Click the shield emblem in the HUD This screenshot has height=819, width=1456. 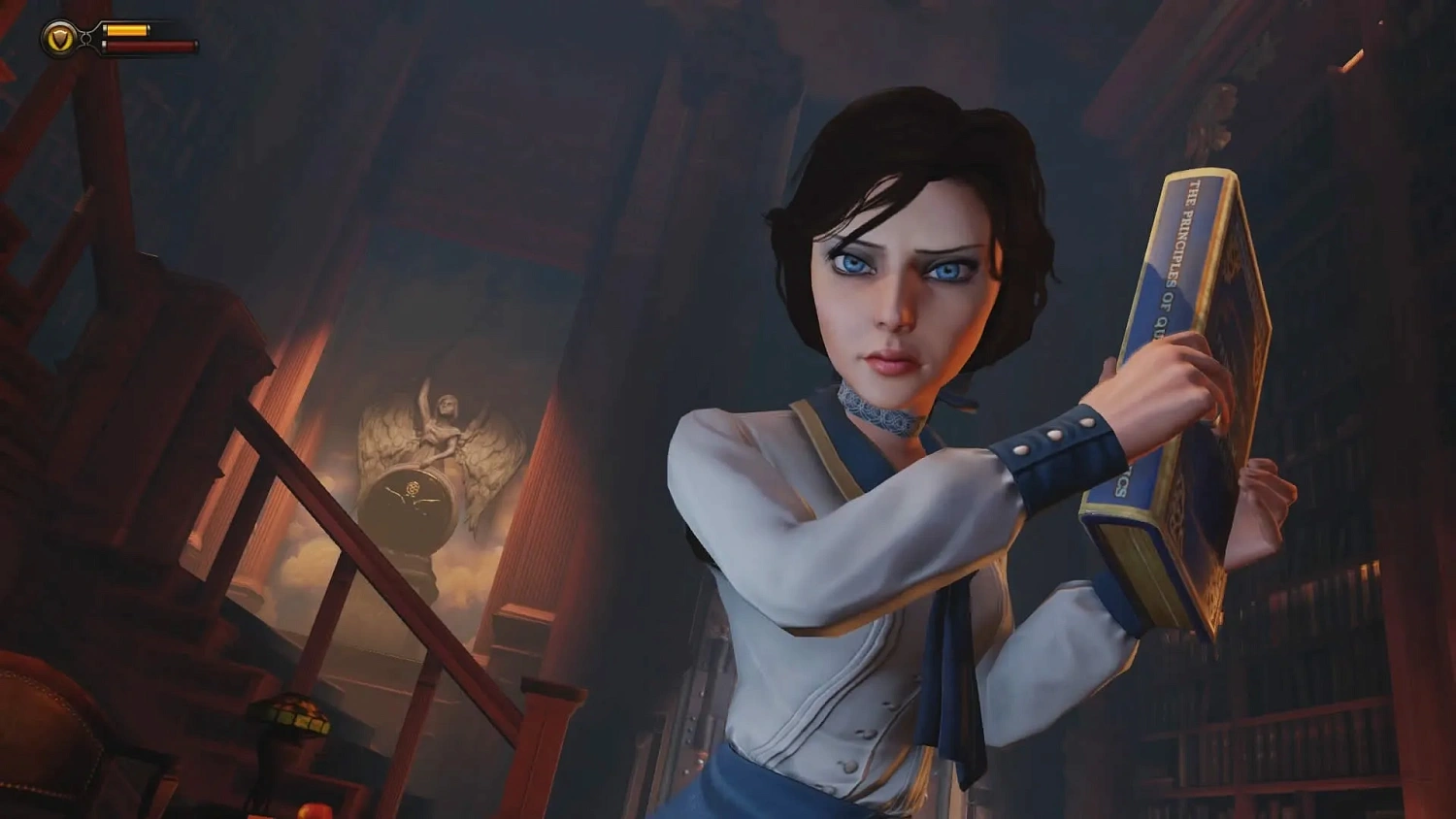pyautogui.click(x=58, y=39)
